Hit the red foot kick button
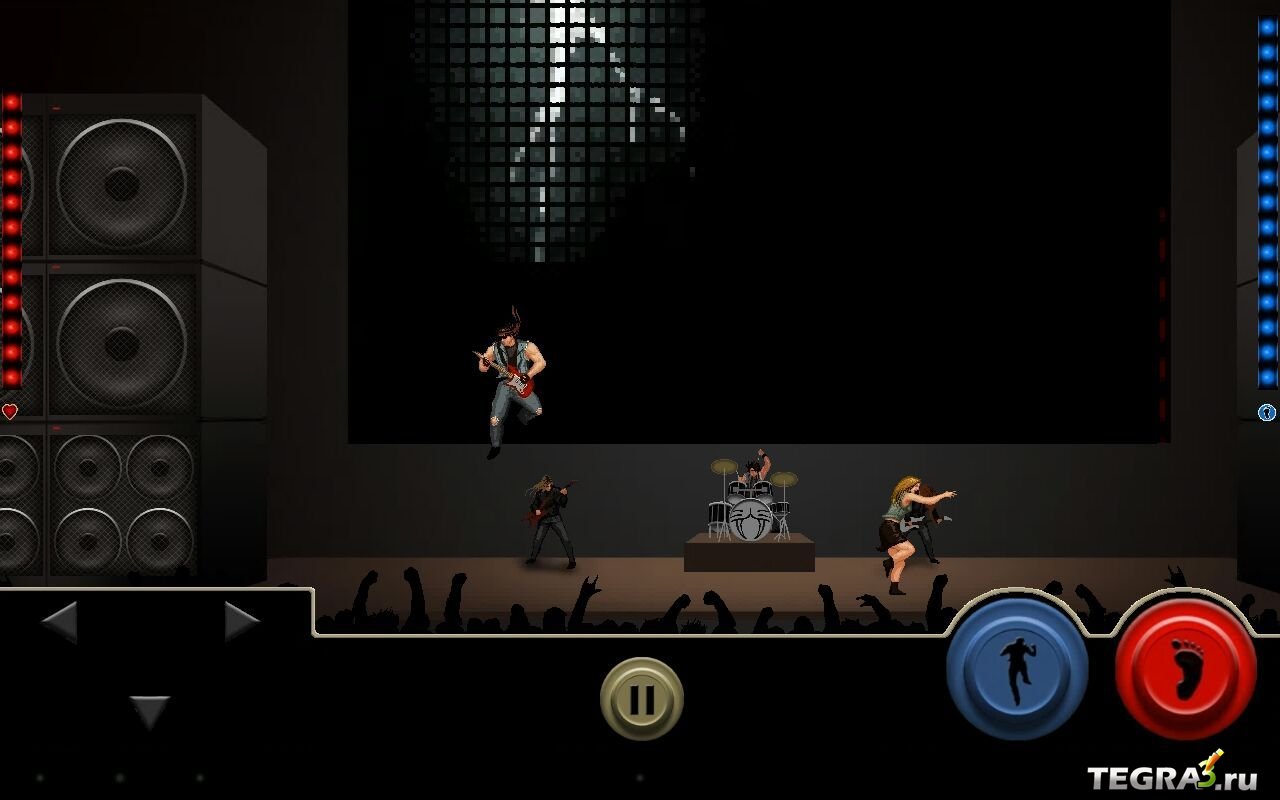Viewport: 1280px width, 800px height. (x=1186, y=669)
